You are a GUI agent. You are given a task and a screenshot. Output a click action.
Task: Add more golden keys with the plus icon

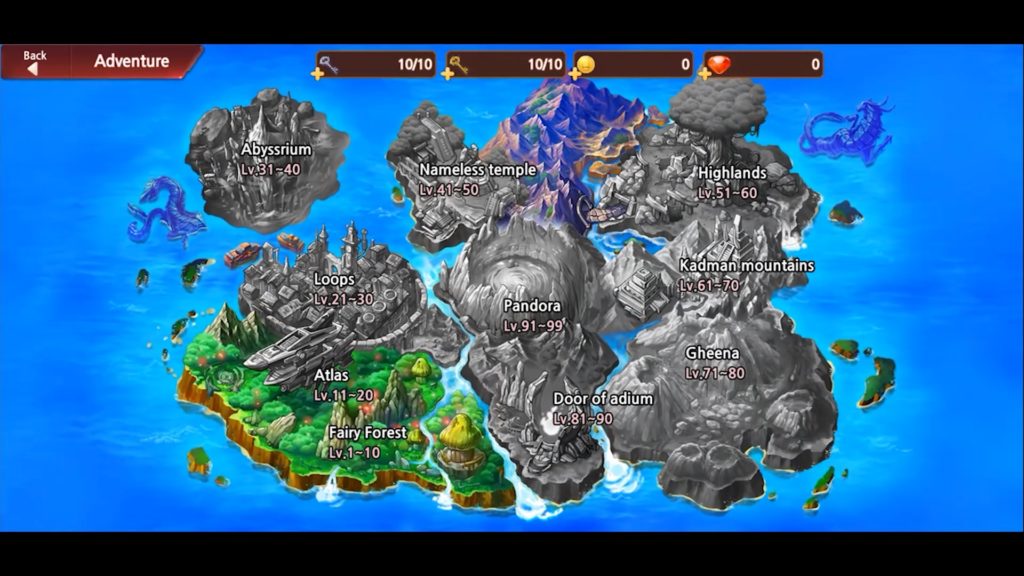pos(449,73)
